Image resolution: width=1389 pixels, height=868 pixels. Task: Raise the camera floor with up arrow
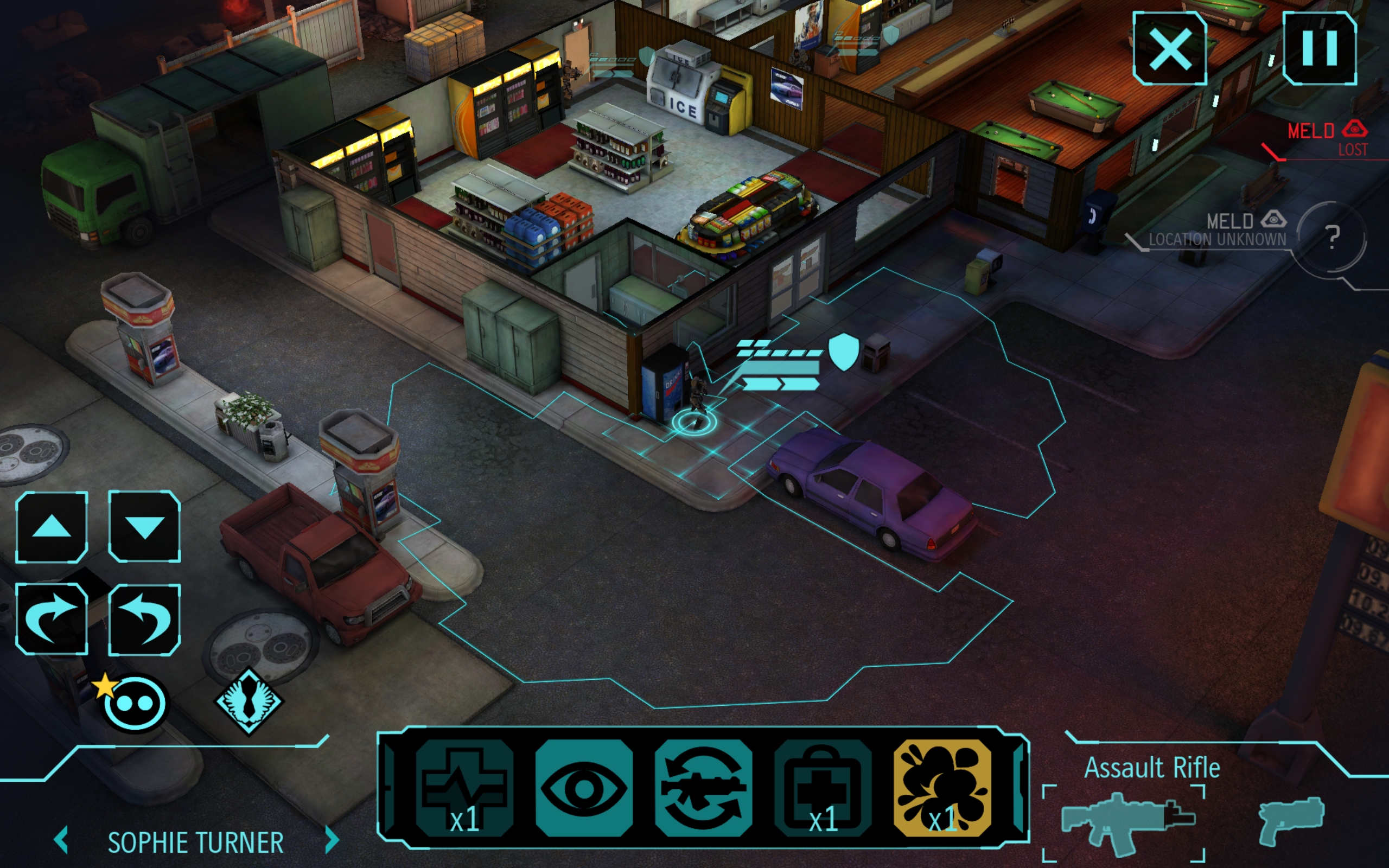pyautogui.click(x=52, y=526)
